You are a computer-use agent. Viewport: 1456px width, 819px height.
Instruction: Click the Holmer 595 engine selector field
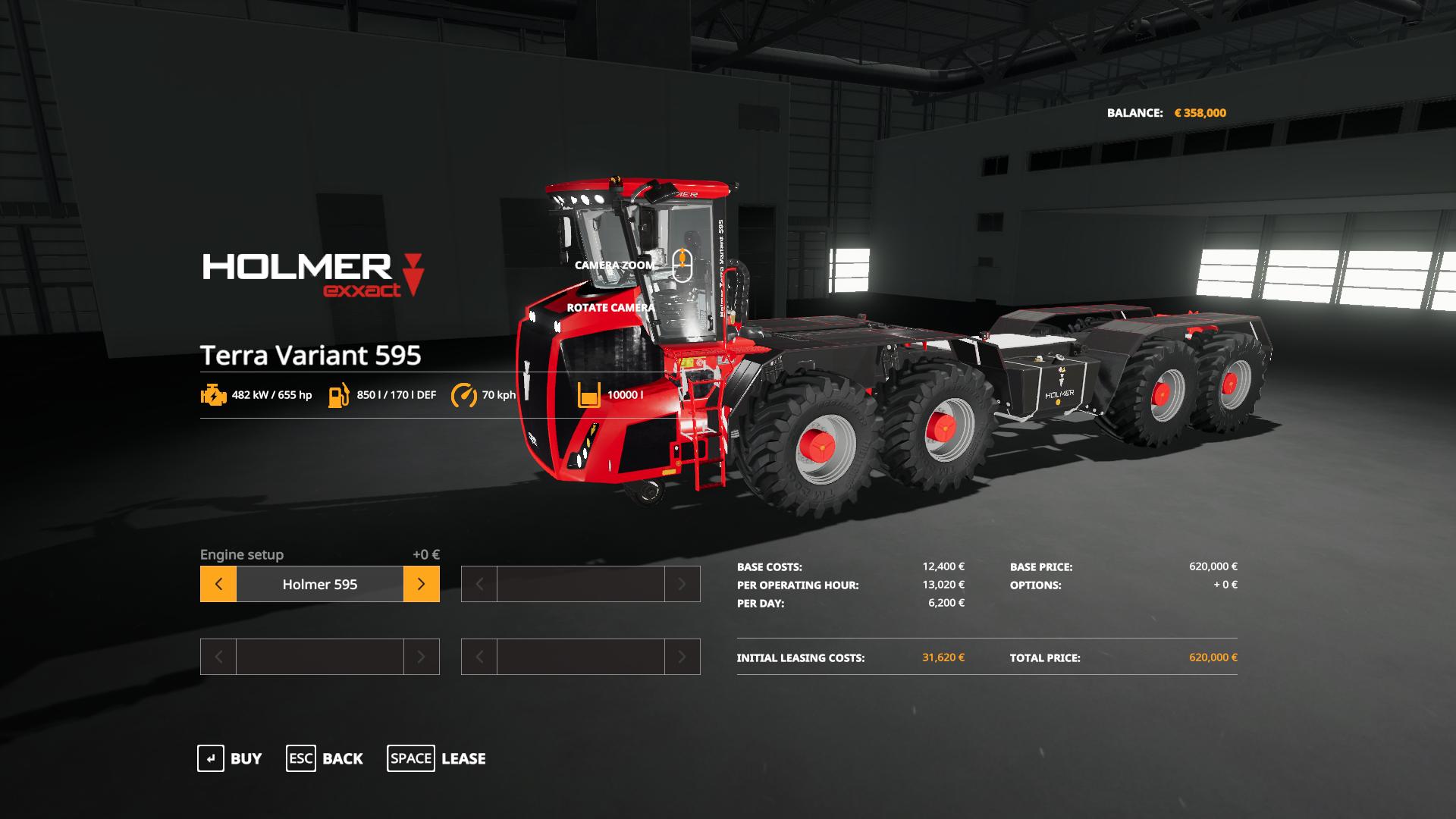pos(319,584)
